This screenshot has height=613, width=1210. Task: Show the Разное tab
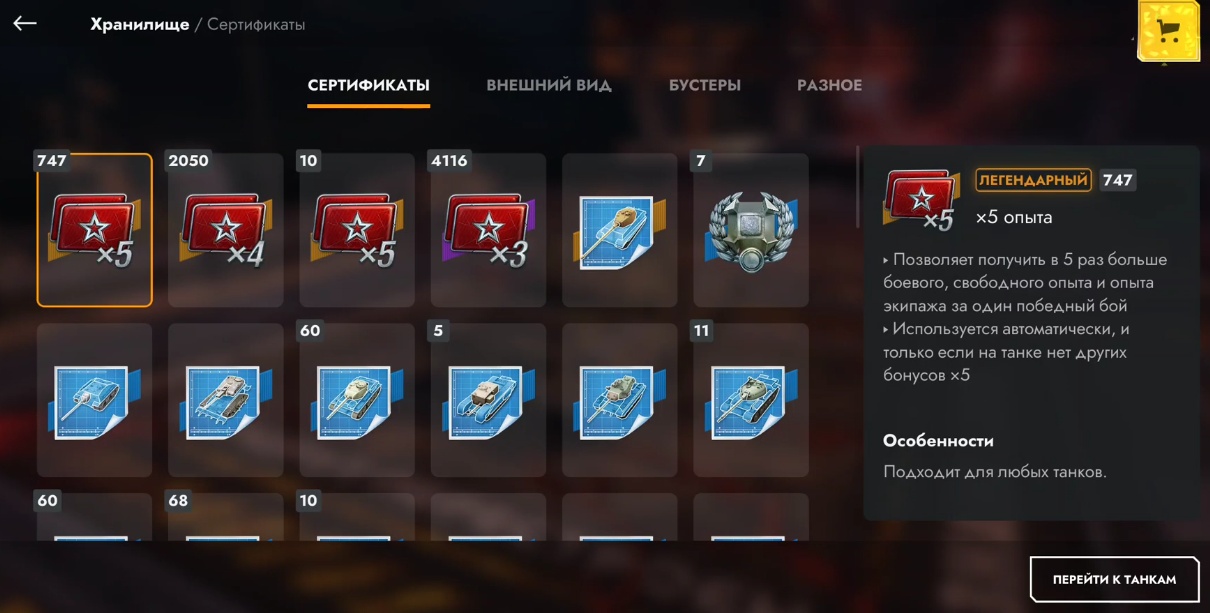[829, 86]
